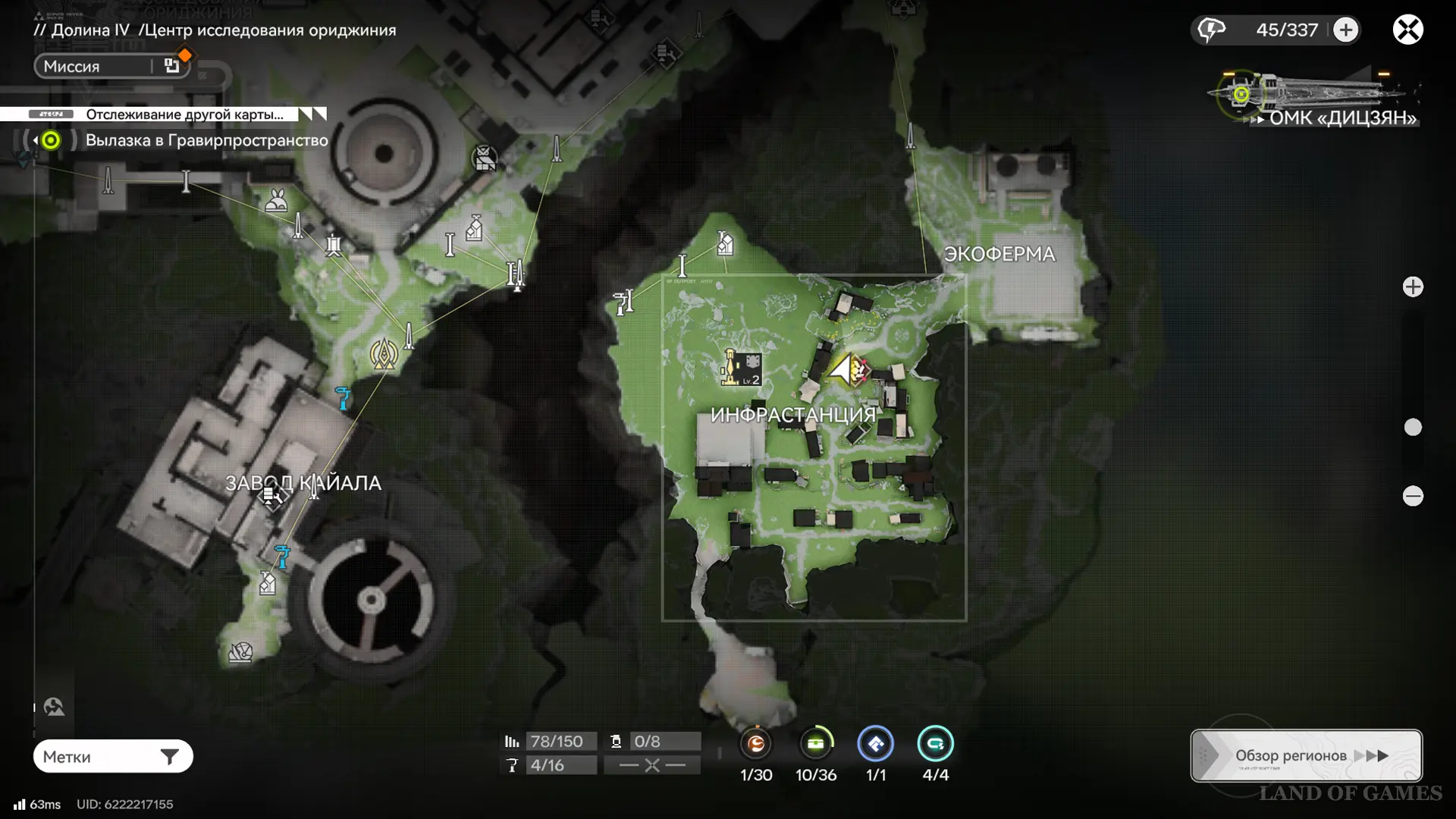Click the blue zipline marker near Завод Кайала
Viewport: 1456px width, 819px height.
[x=344, y=397]
